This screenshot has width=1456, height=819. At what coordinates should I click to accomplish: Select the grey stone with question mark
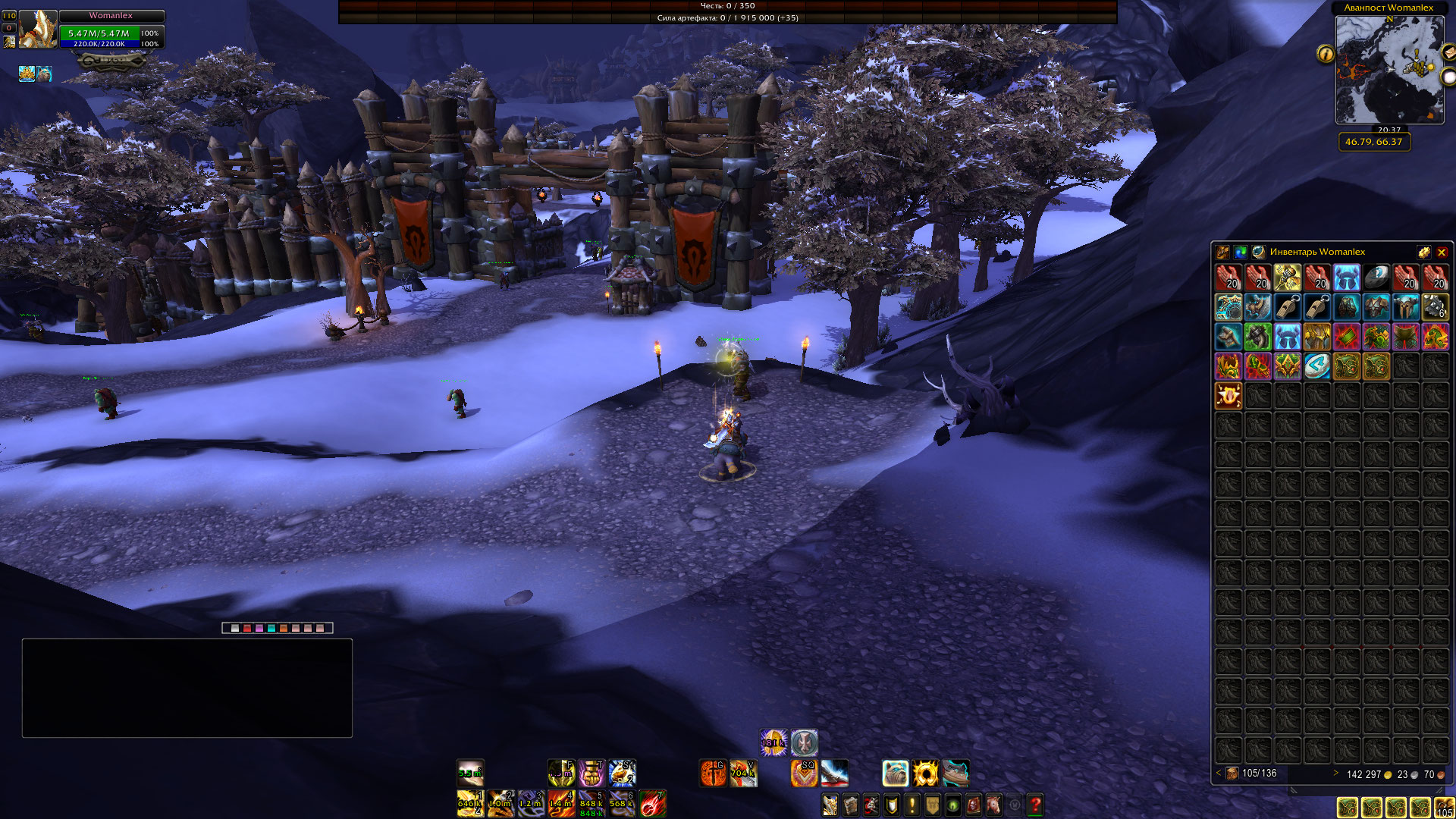pos(1376,278)
